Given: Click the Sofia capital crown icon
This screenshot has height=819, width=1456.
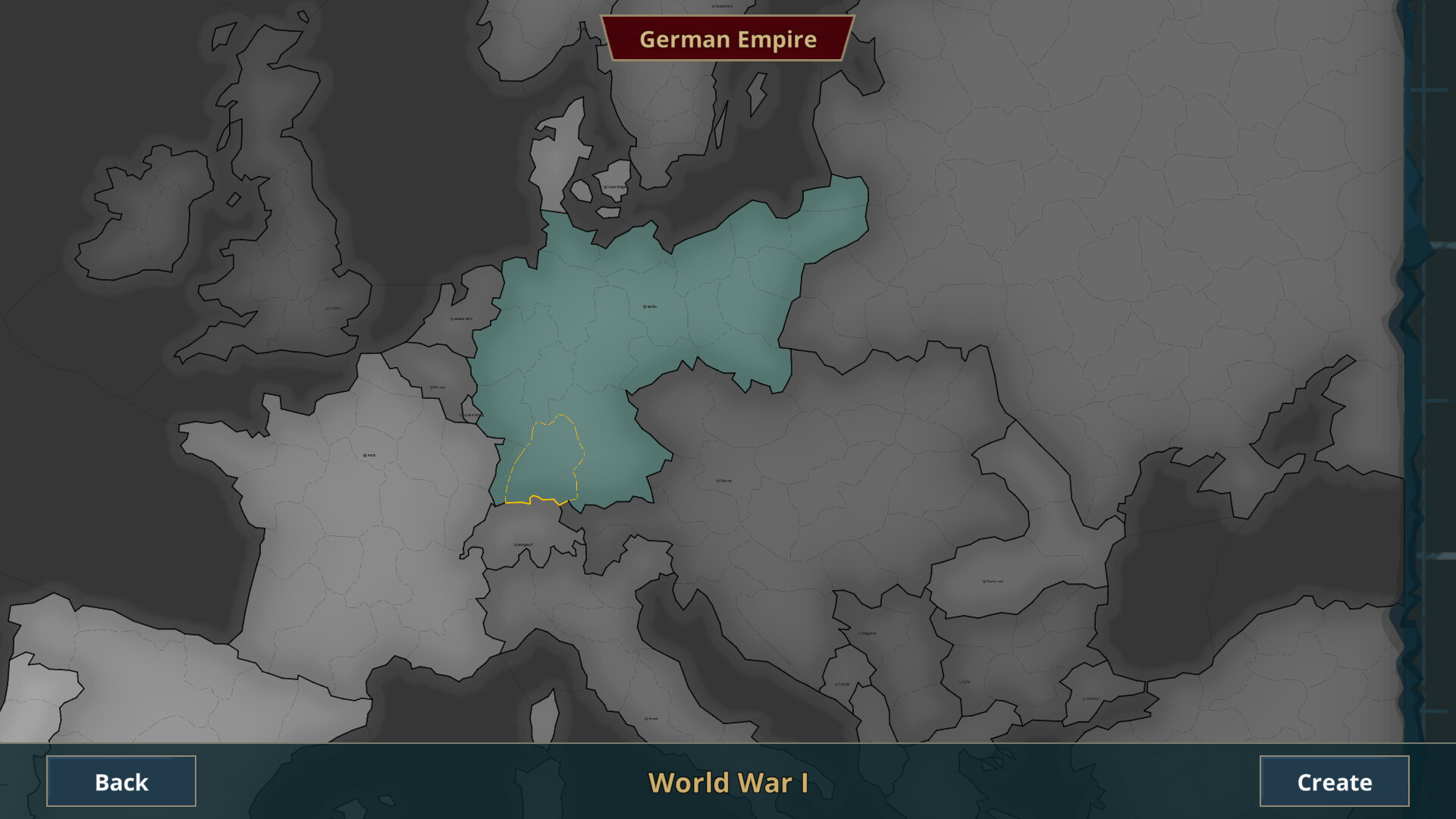Looking at the screenshot, I should pos(959,682).
